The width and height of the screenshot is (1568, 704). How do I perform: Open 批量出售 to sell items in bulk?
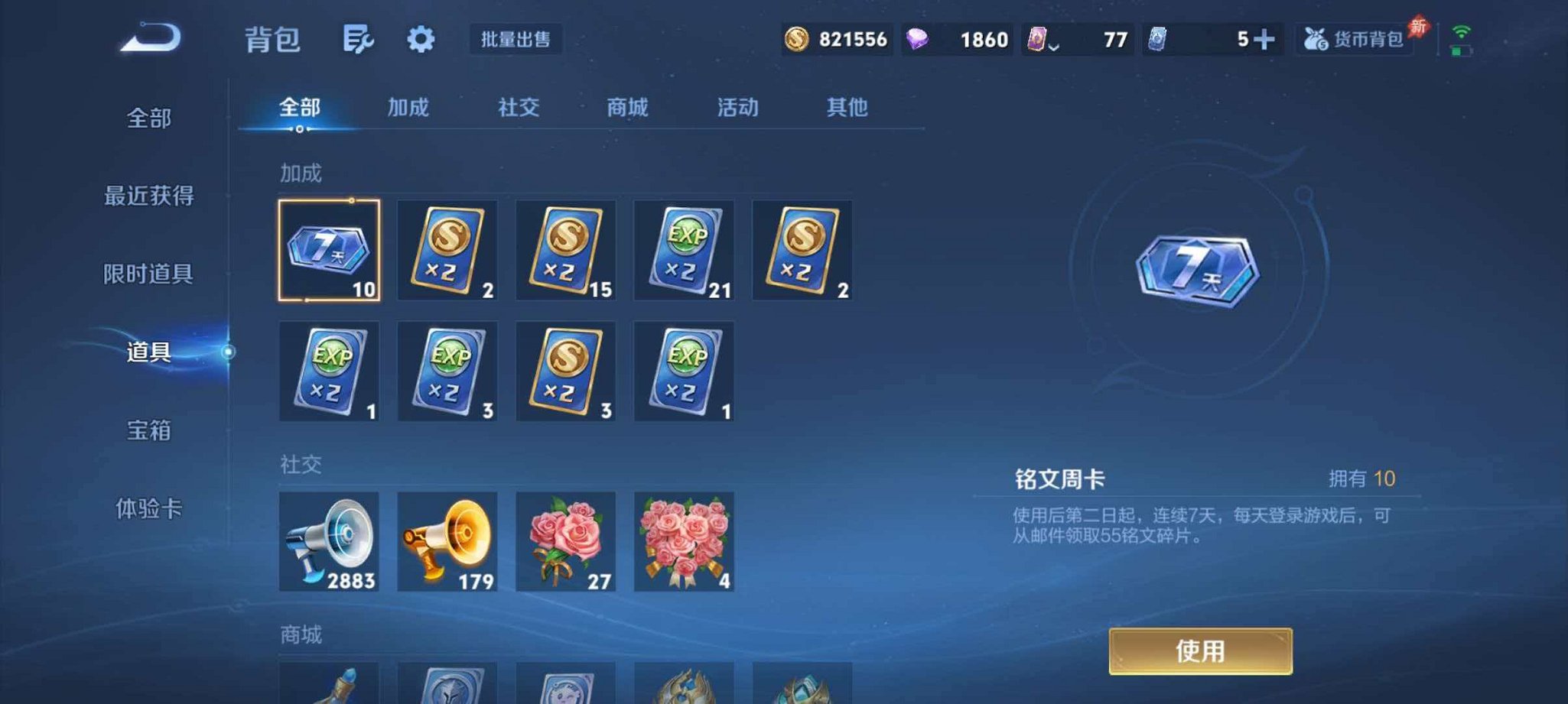pos(516,40)
